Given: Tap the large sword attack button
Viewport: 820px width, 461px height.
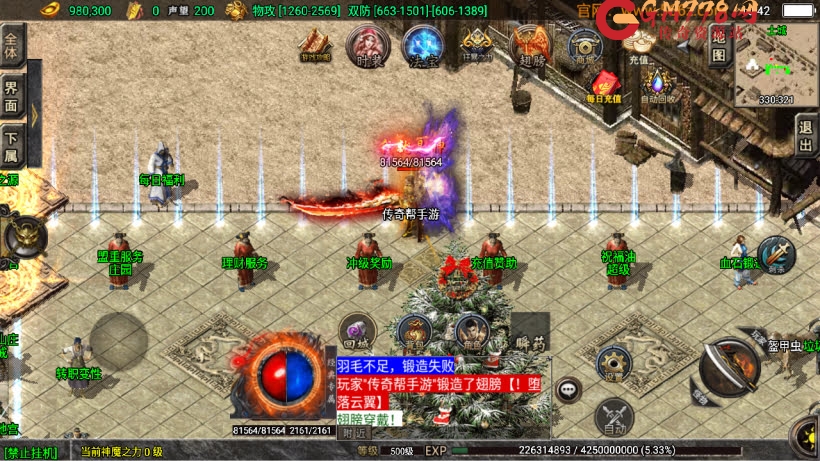Looking at the screenshot, I should 728,367.
